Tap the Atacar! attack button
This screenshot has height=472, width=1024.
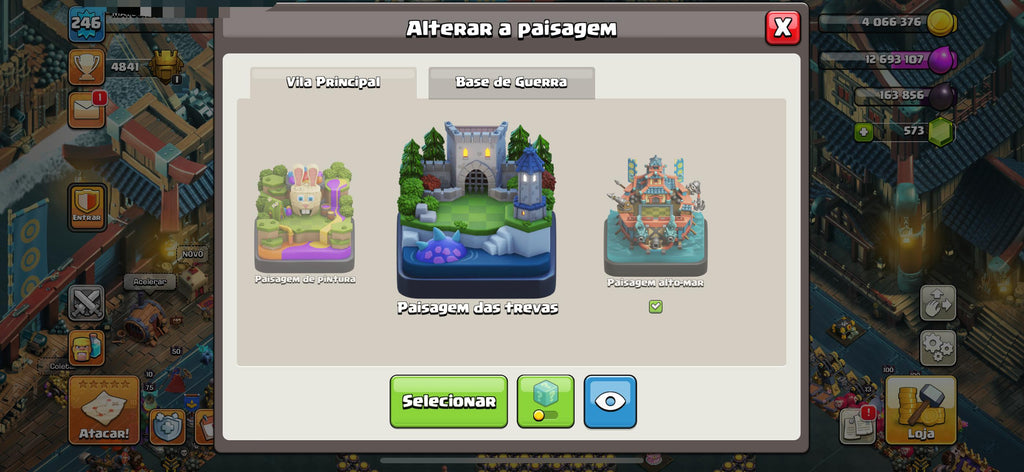(x=103, y=410)
